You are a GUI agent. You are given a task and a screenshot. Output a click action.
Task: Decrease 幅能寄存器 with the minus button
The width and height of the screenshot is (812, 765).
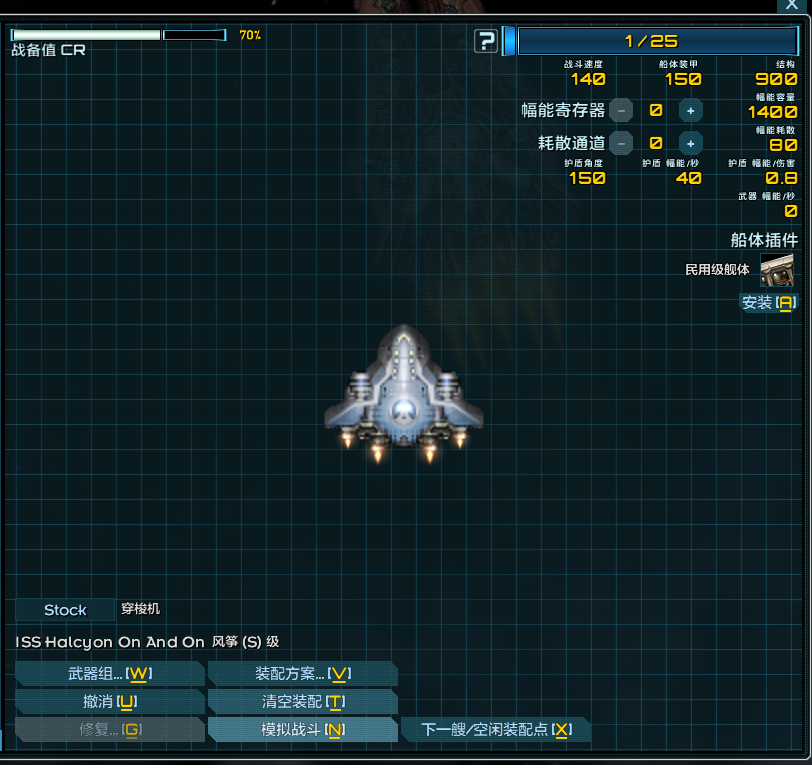pyautogui.click(x=621, y=111)
